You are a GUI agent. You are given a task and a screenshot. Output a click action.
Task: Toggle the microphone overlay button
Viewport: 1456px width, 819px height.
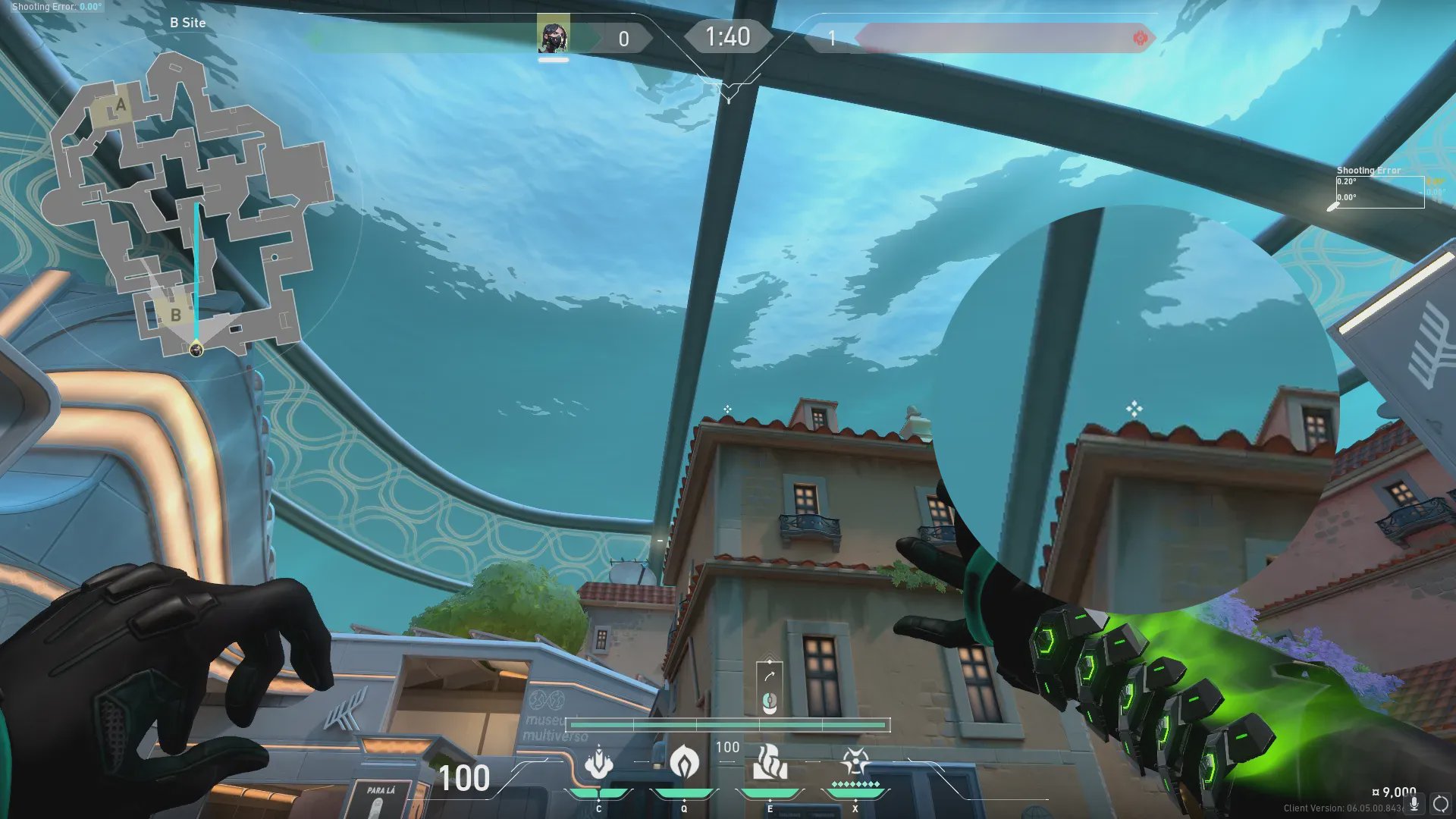[1414, 804]
